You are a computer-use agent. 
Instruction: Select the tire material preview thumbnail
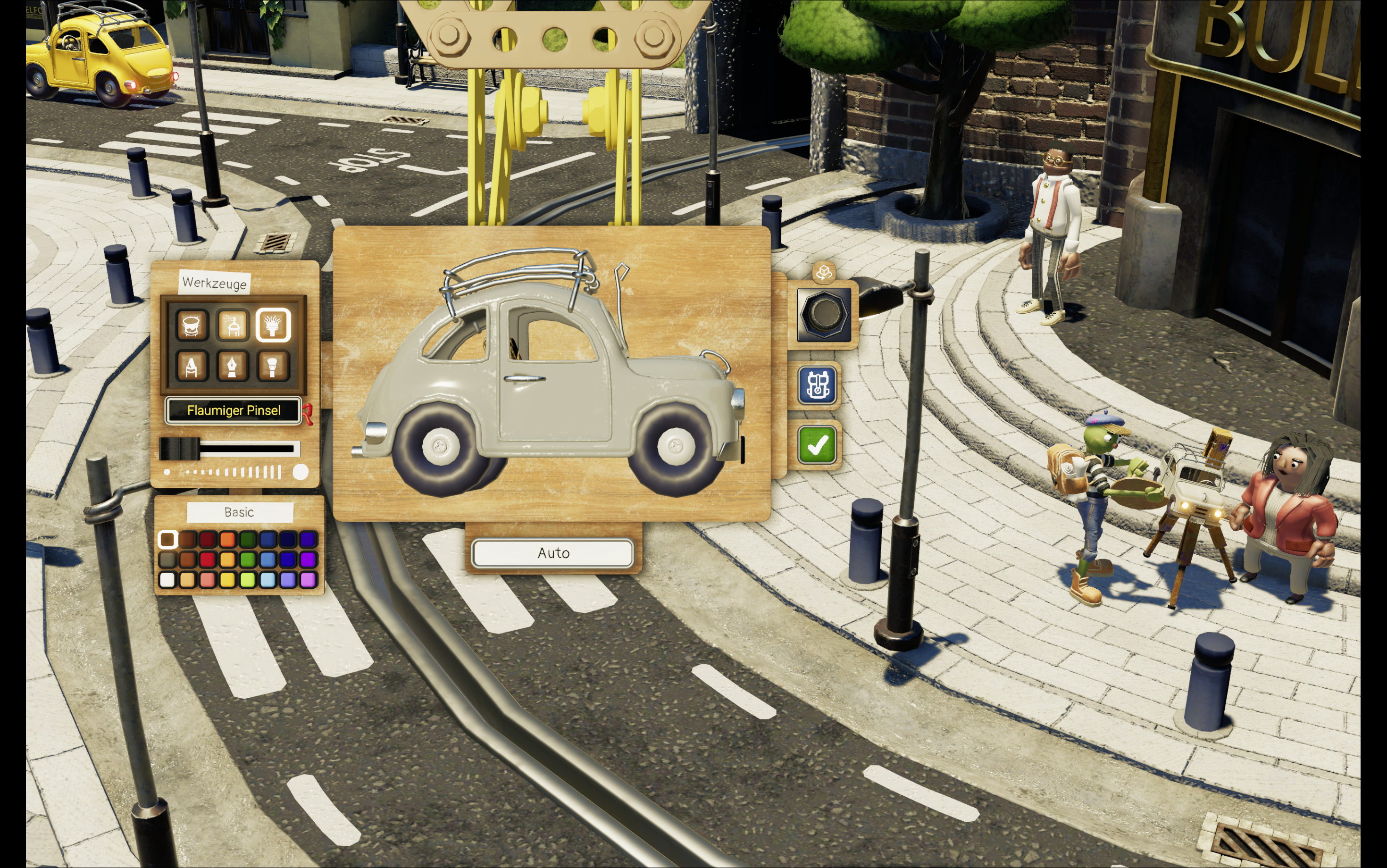(824, 314)
